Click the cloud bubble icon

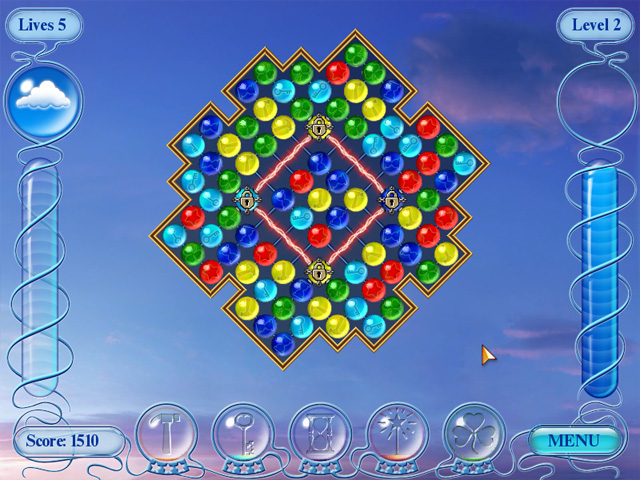(x=43, y=97)
